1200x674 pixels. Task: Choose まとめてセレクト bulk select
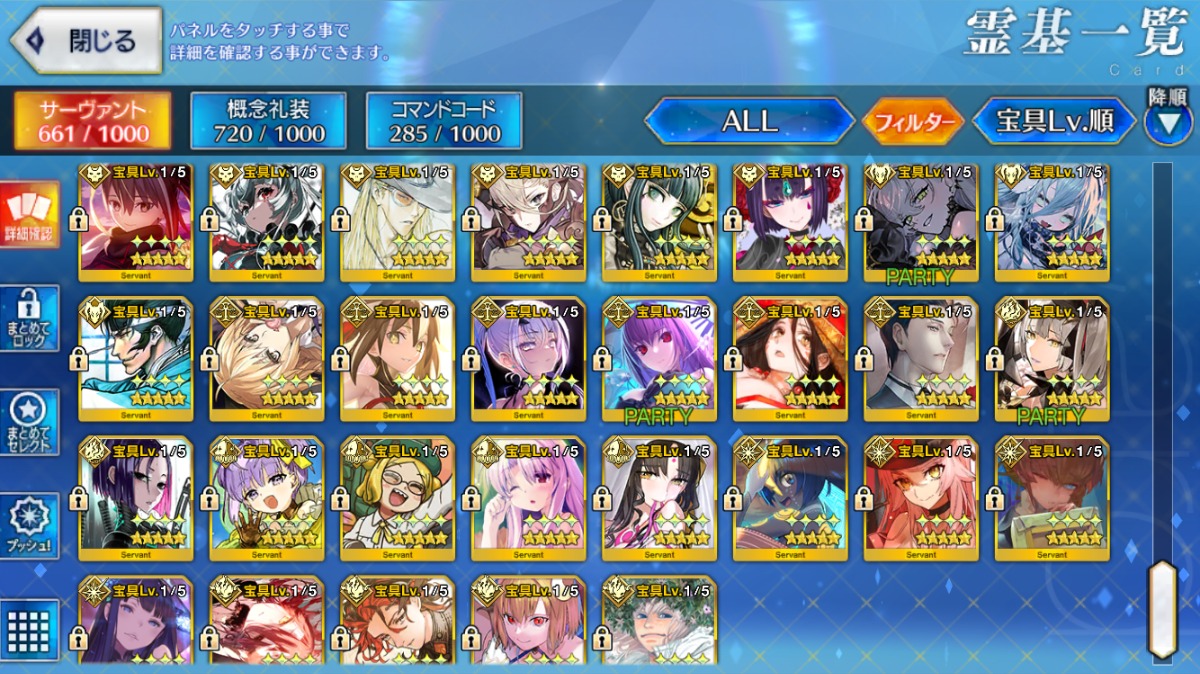point(30,422)
